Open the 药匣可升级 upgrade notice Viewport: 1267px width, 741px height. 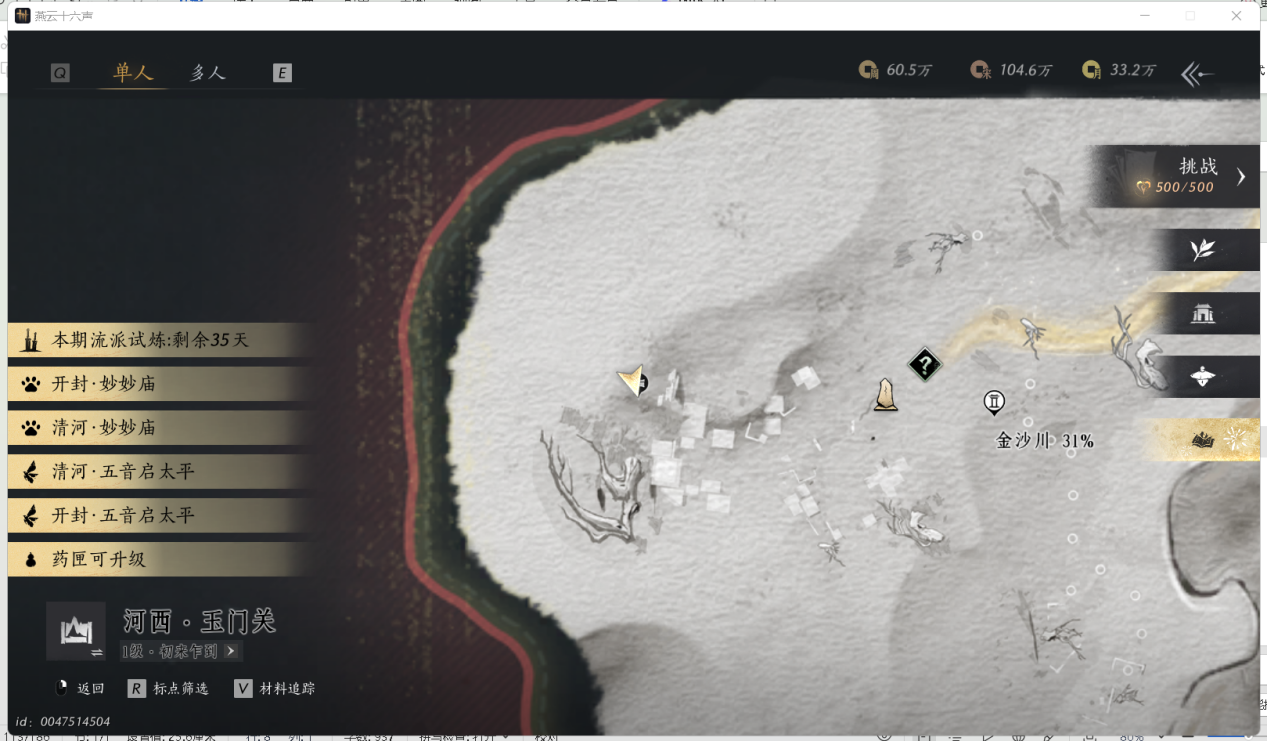(x=150, y=560)
